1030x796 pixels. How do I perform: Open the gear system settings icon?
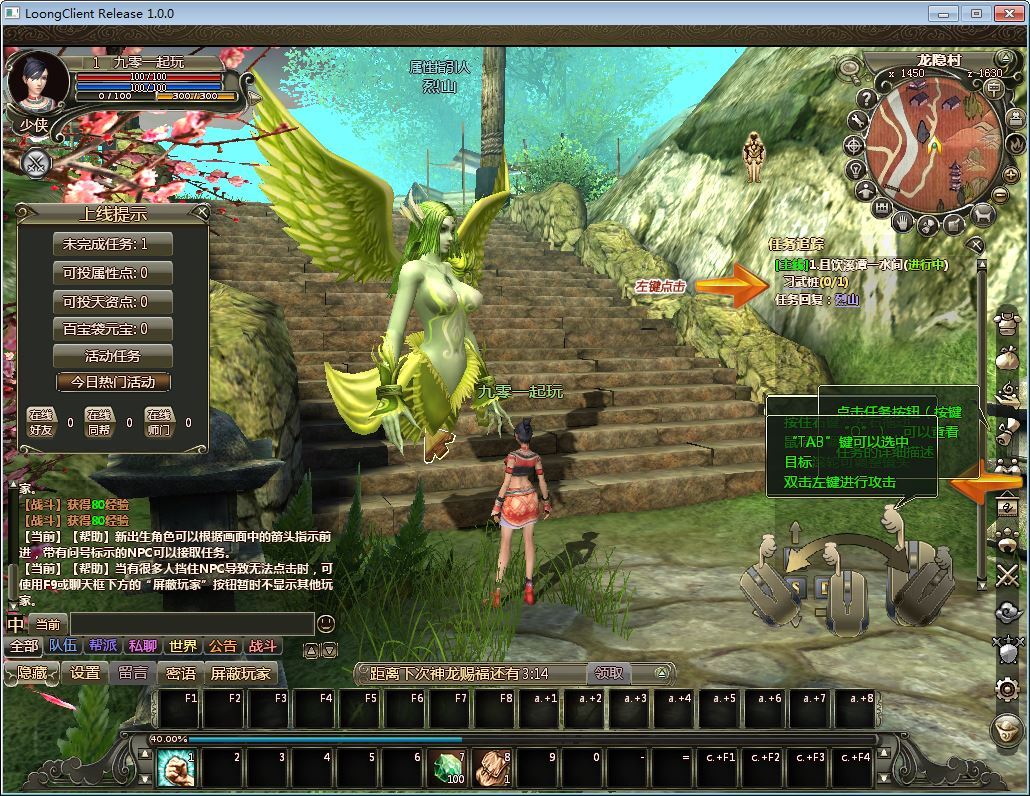click(1006, 688)
